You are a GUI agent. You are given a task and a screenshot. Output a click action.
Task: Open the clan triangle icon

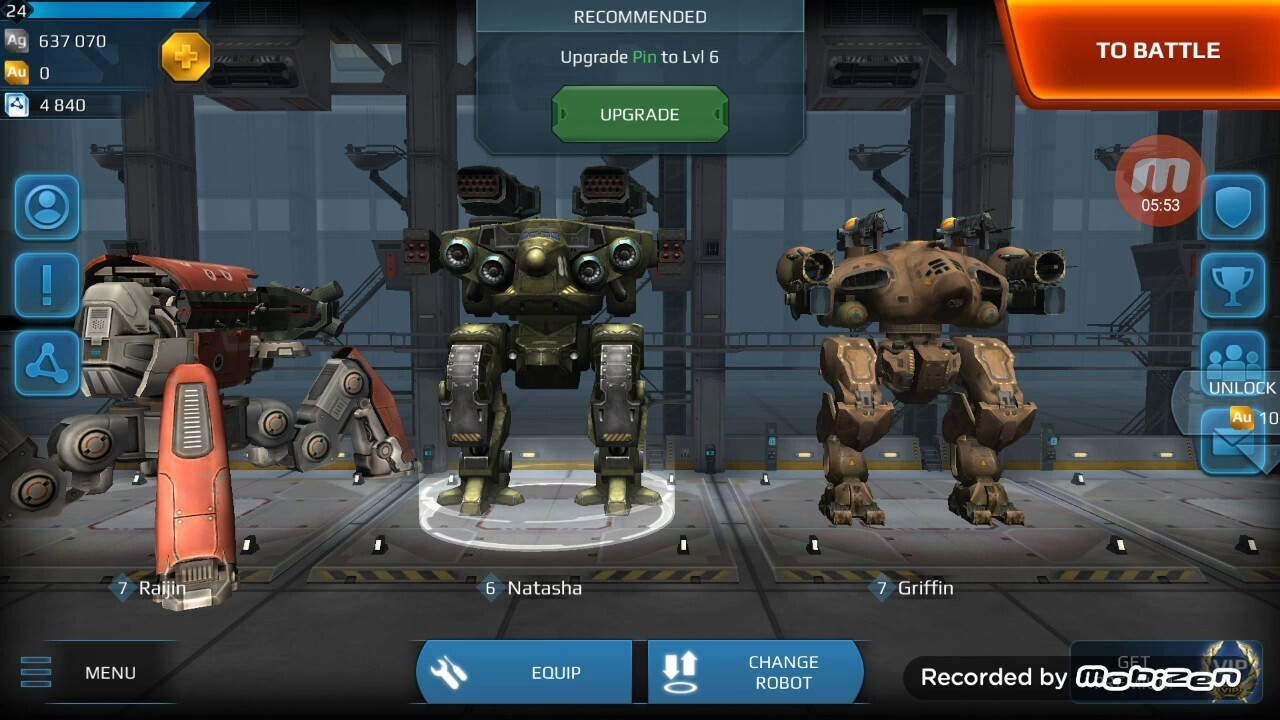tap(46, 364)
